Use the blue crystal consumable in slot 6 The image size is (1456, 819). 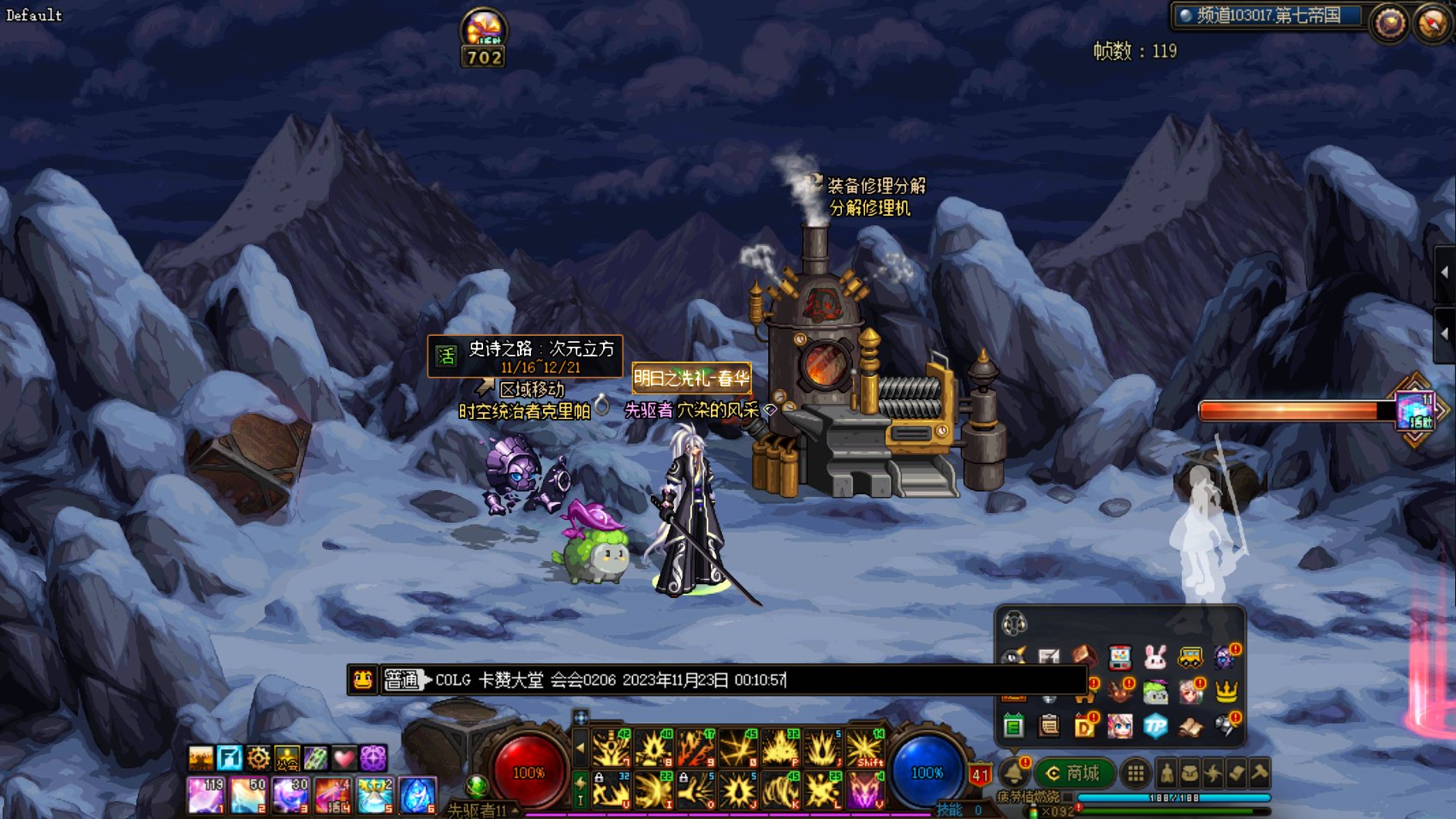tap(417, 795)
